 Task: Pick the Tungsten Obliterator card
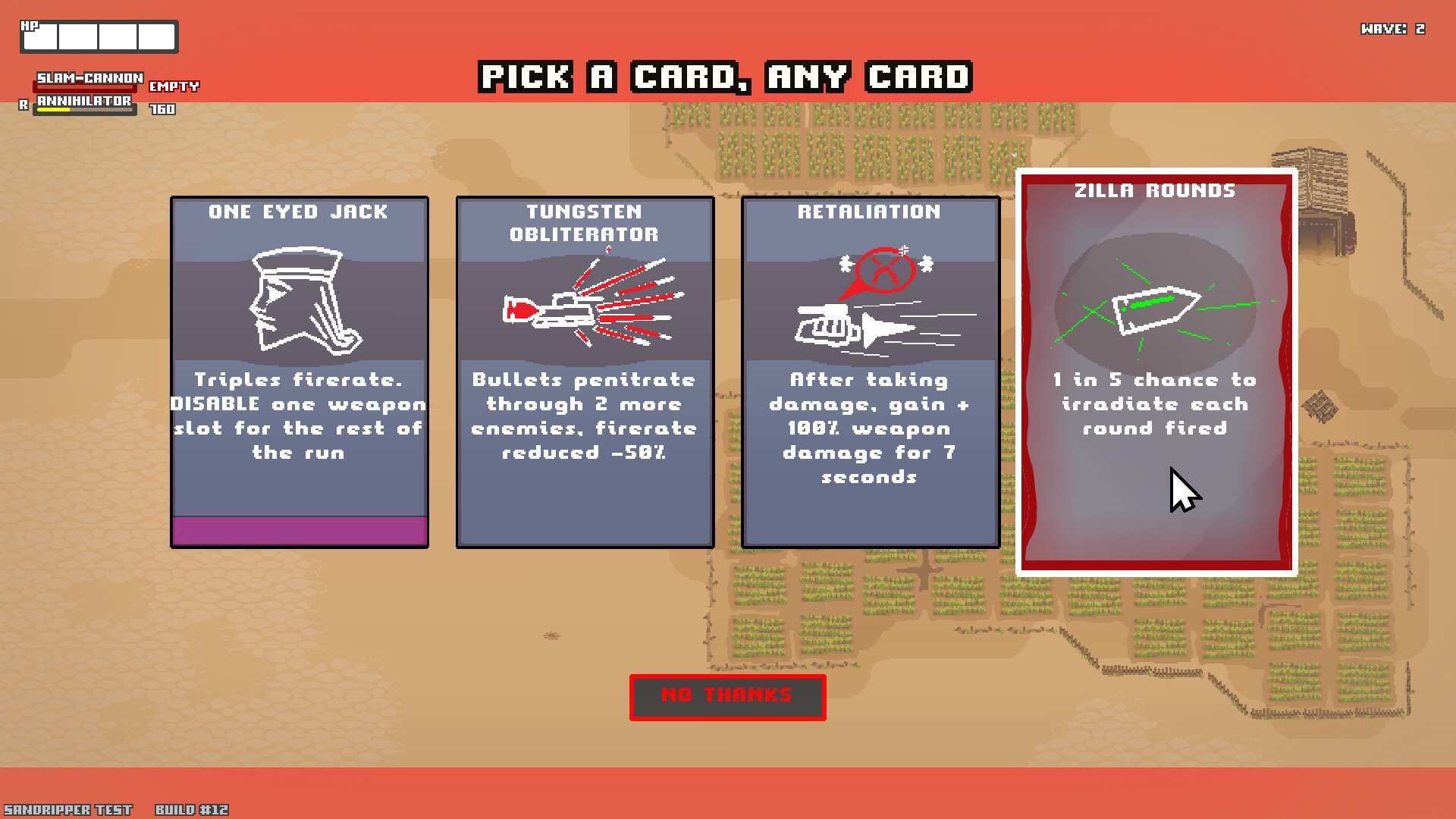pos(584,372)
